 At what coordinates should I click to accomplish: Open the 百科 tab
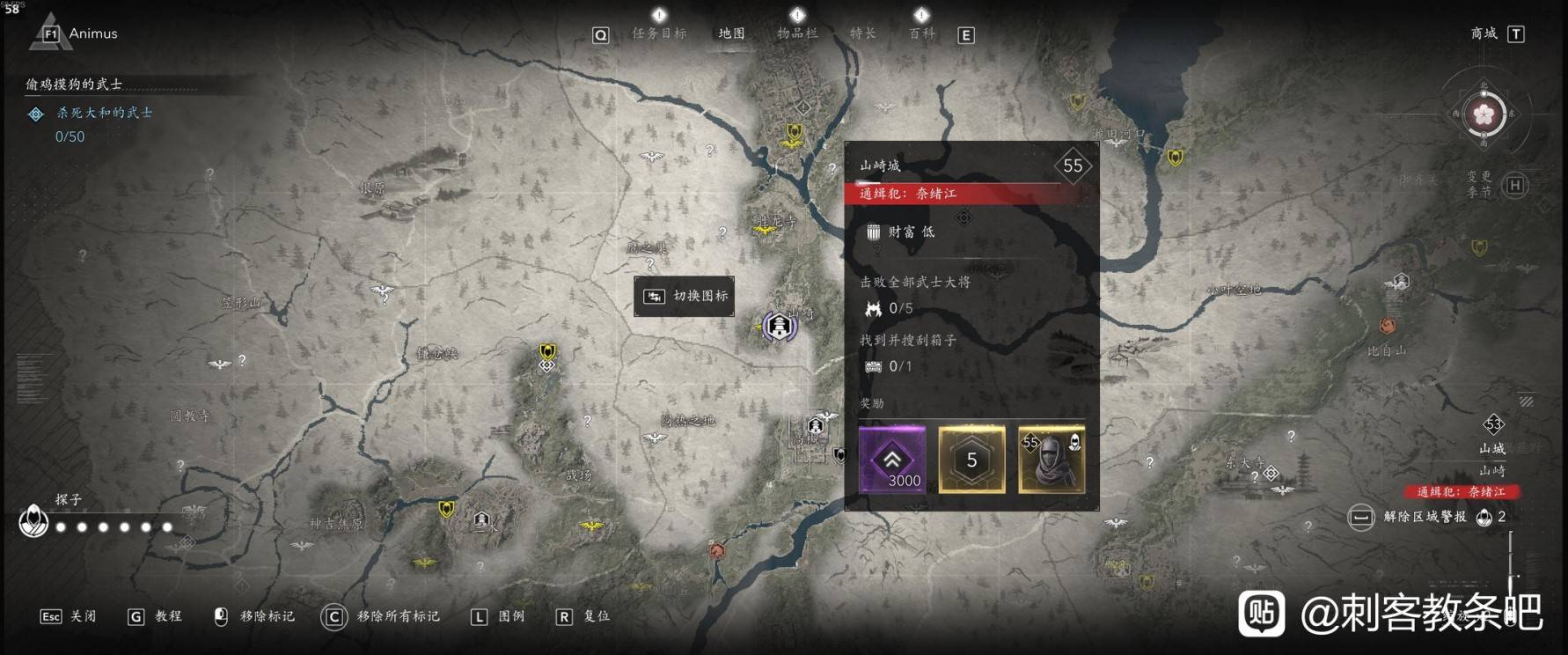pos(922,33)
